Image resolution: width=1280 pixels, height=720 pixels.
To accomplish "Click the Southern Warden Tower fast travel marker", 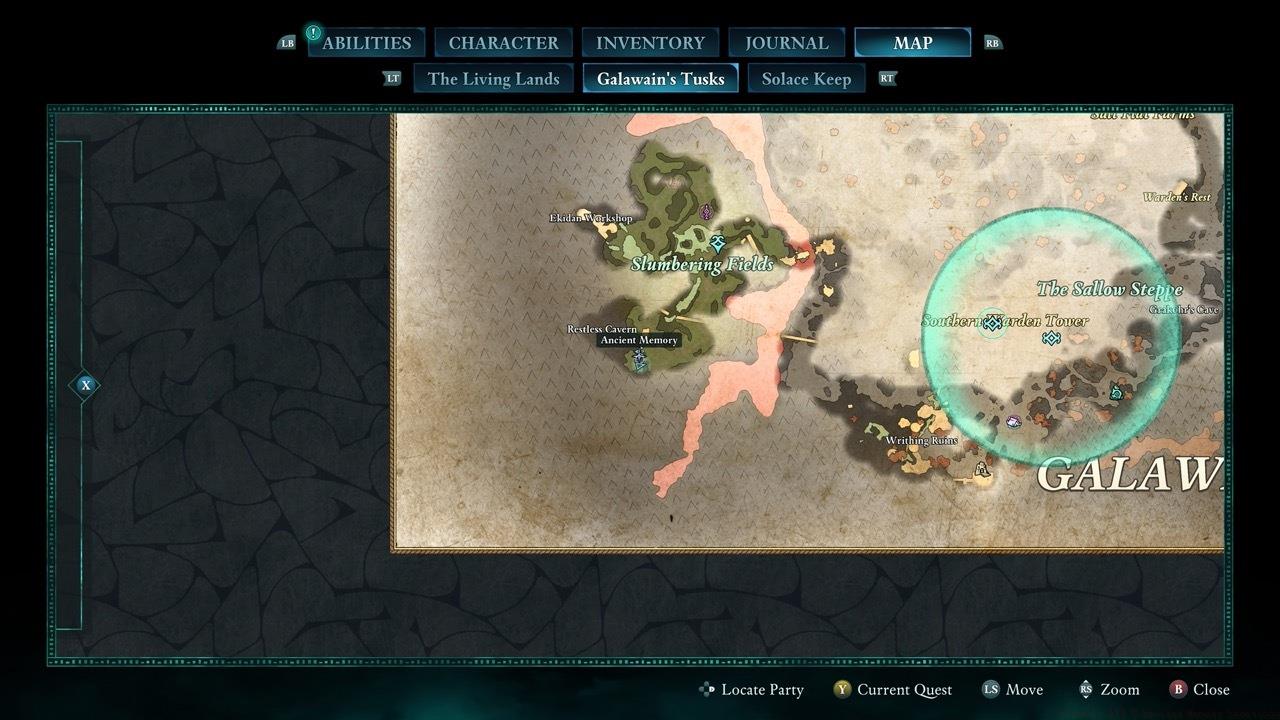I will tap(991, 322).
